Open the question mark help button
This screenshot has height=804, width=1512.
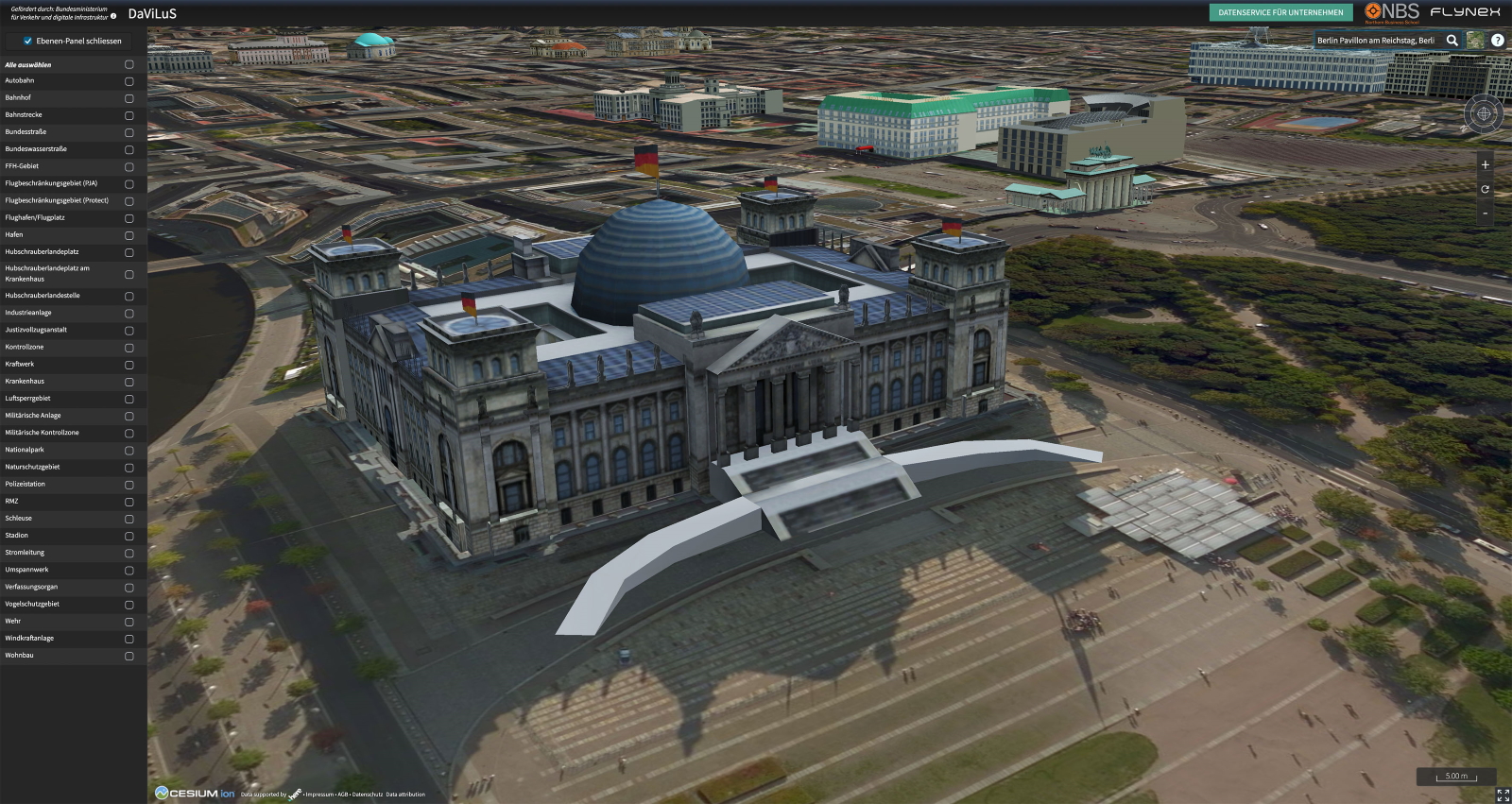point(1498,41)
